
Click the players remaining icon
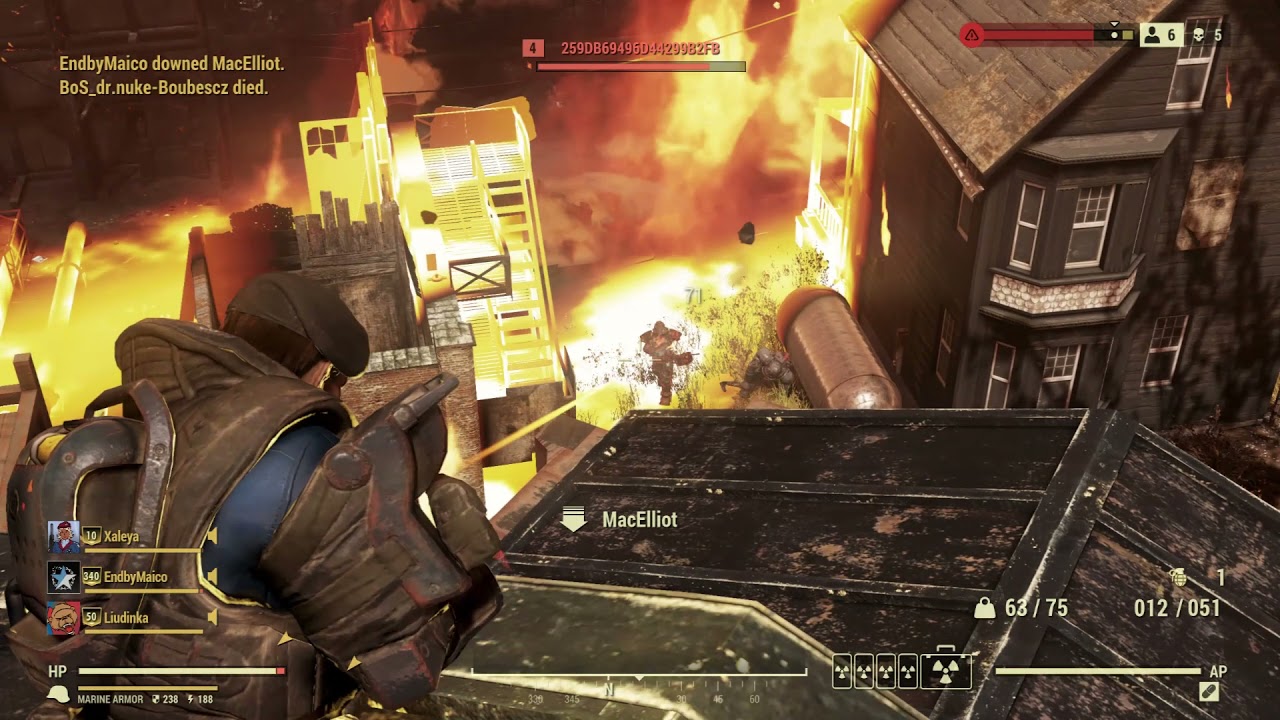click(1153, 35)
